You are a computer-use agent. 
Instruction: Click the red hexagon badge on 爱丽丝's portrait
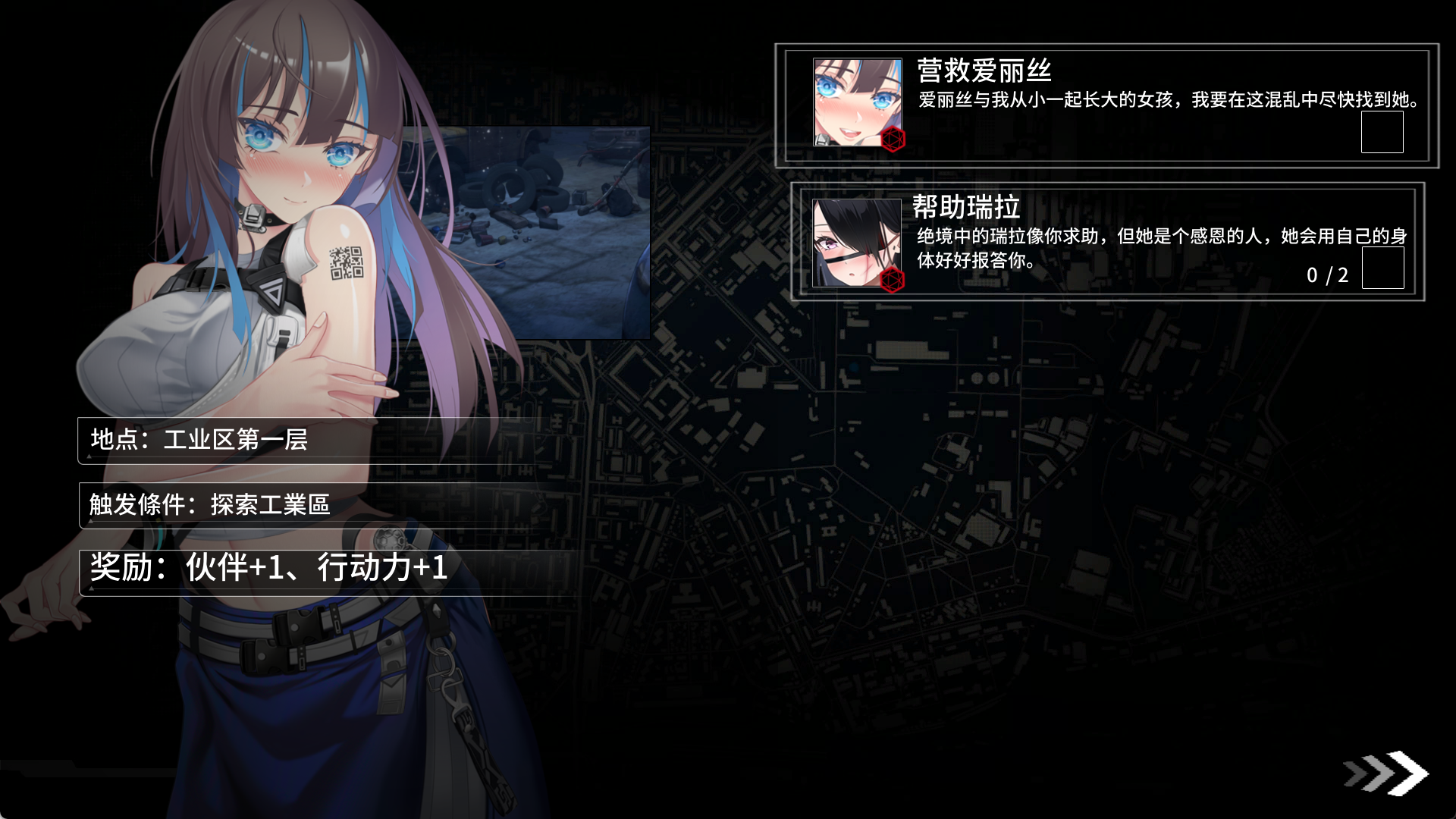(893, 140)
